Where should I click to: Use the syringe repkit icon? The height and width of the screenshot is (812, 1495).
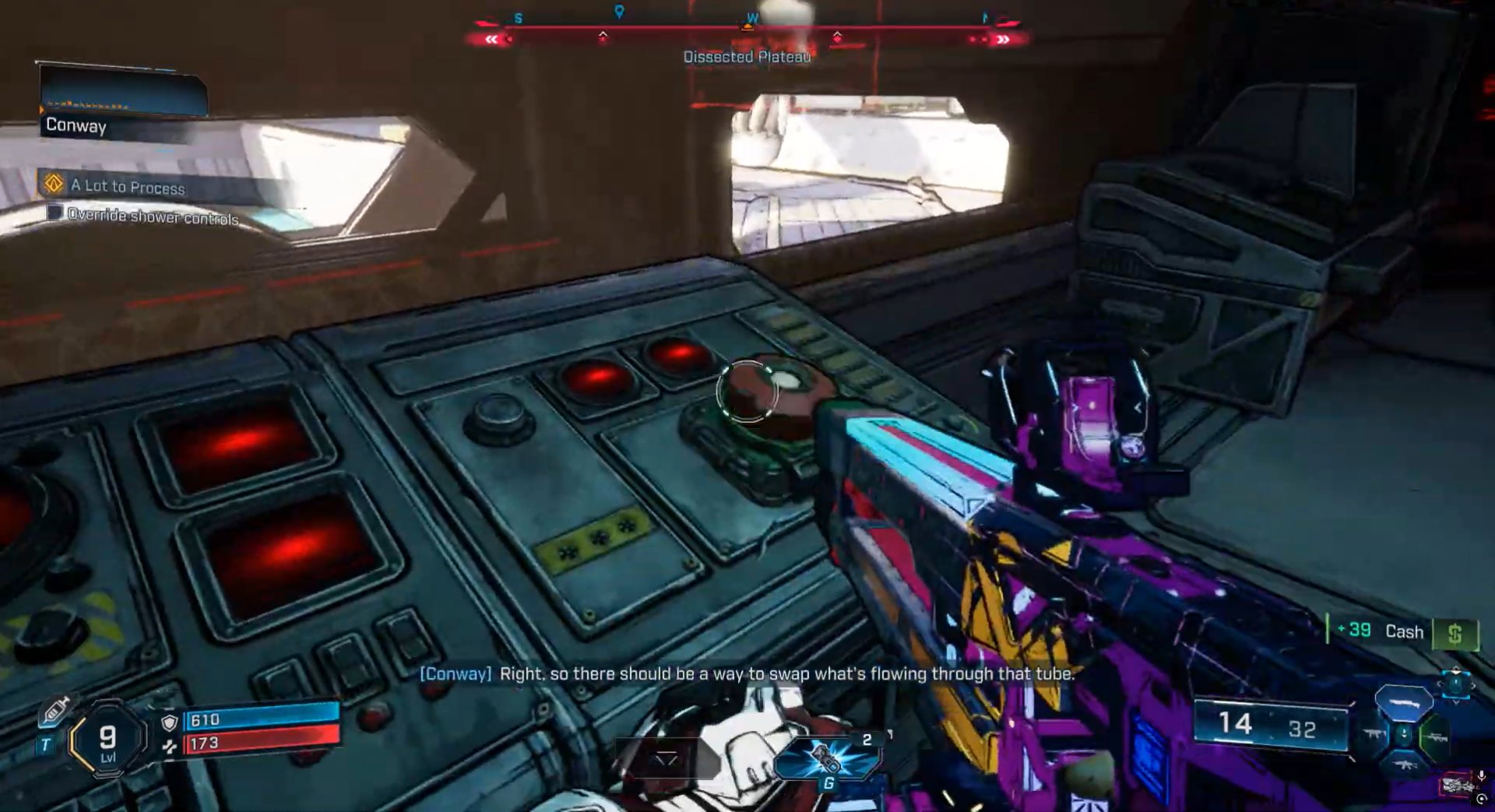coord(56,711)
